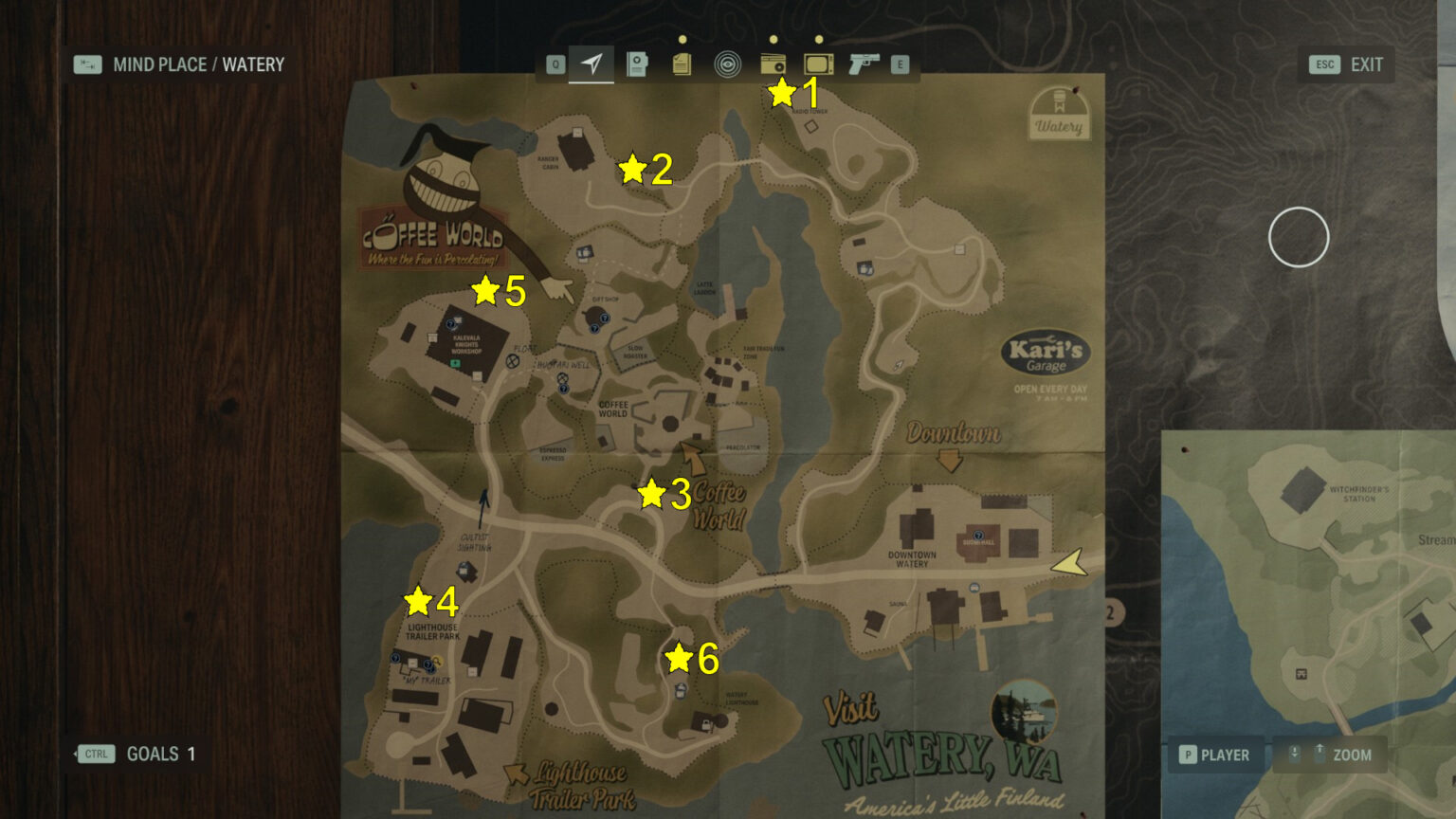Screen dimensions: 1456x819
Task: Click the E key navigation indicator
Action: 897,64
